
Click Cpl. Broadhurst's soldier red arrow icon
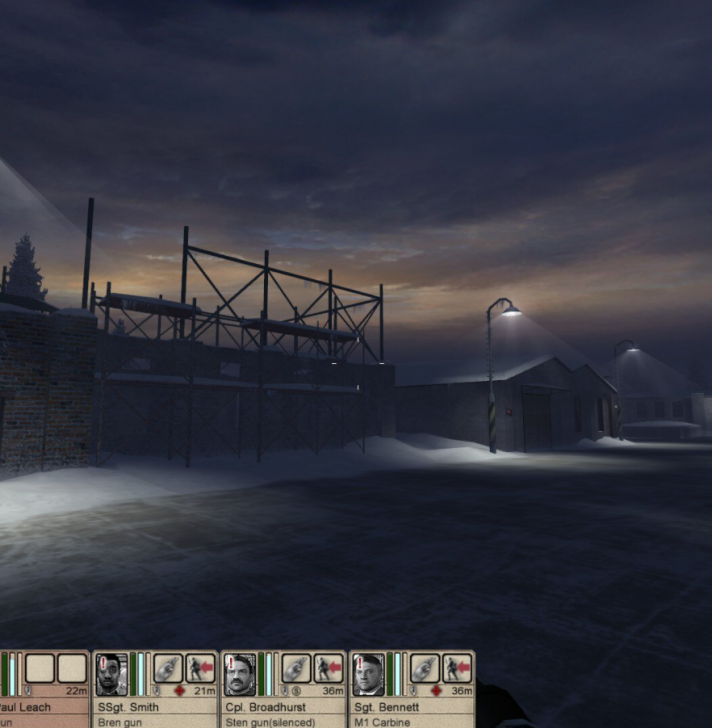[328, 668]
